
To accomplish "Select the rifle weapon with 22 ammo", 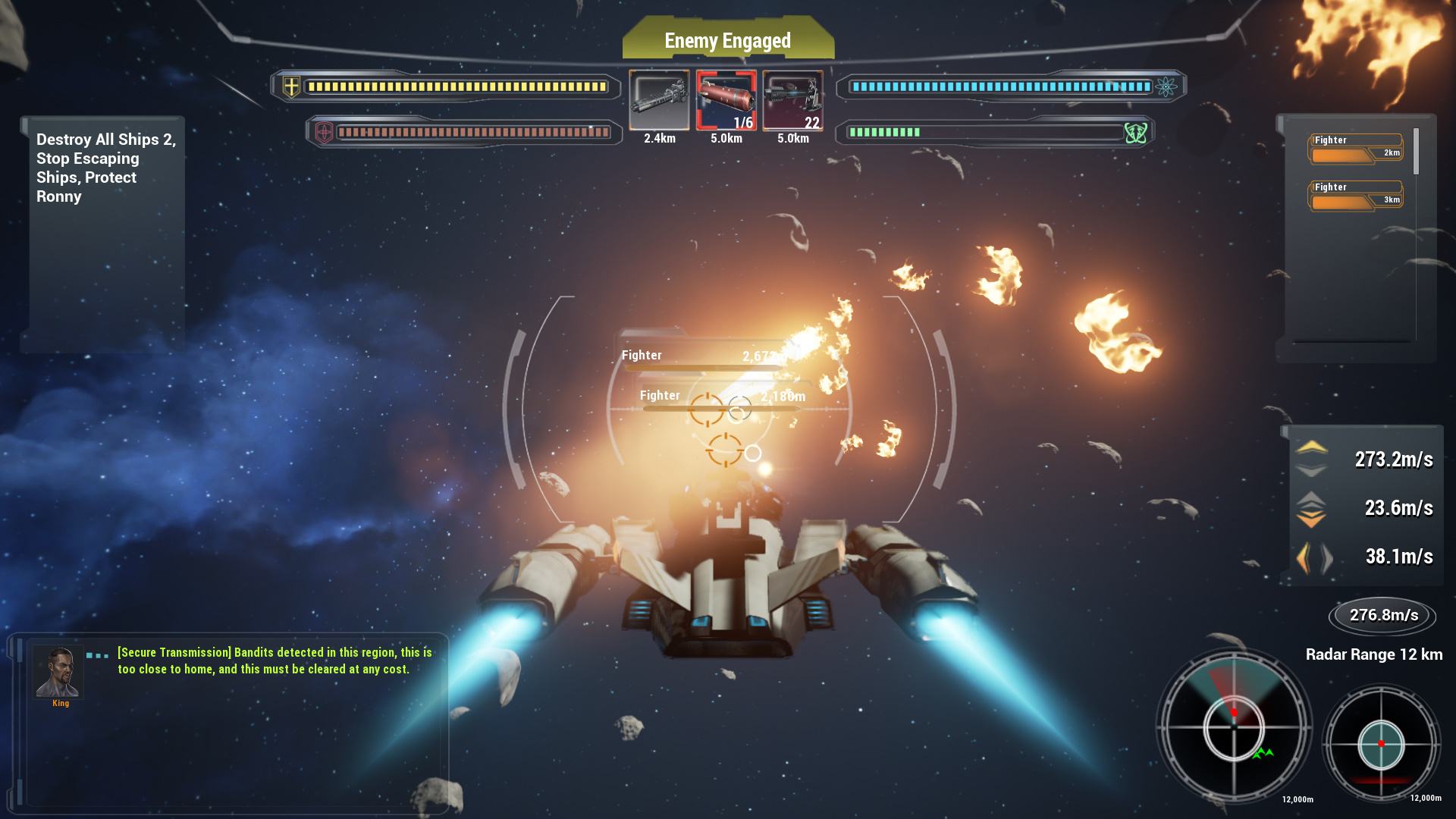I will (792, 100).
